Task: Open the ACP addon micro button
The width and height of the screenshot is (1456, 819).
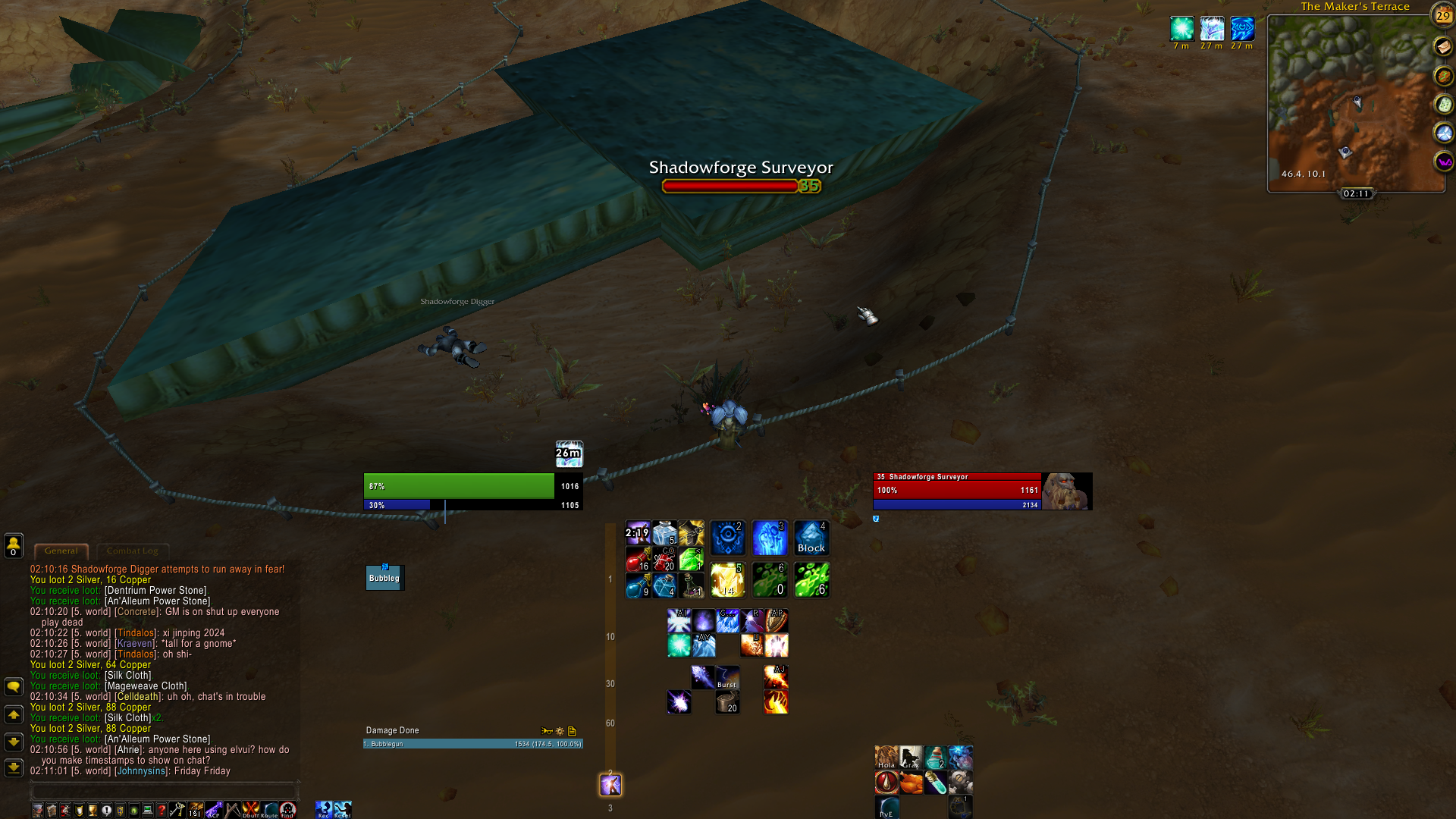Action: point(214,809)
